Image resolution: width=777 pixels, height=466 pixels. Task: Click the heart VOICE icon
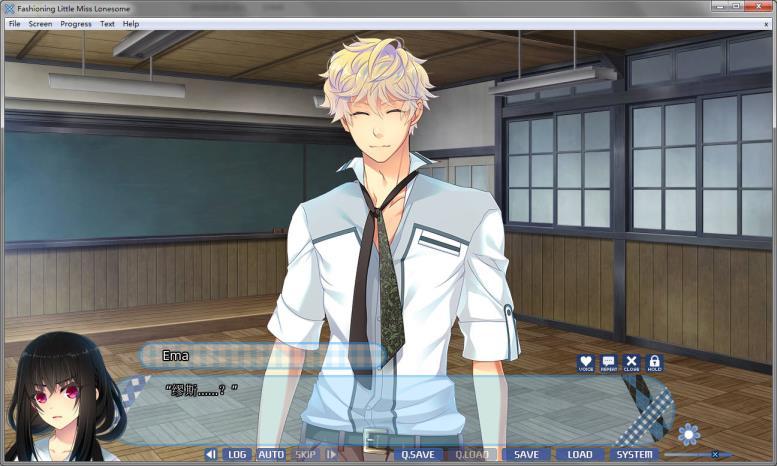click(x=586, y=363)
